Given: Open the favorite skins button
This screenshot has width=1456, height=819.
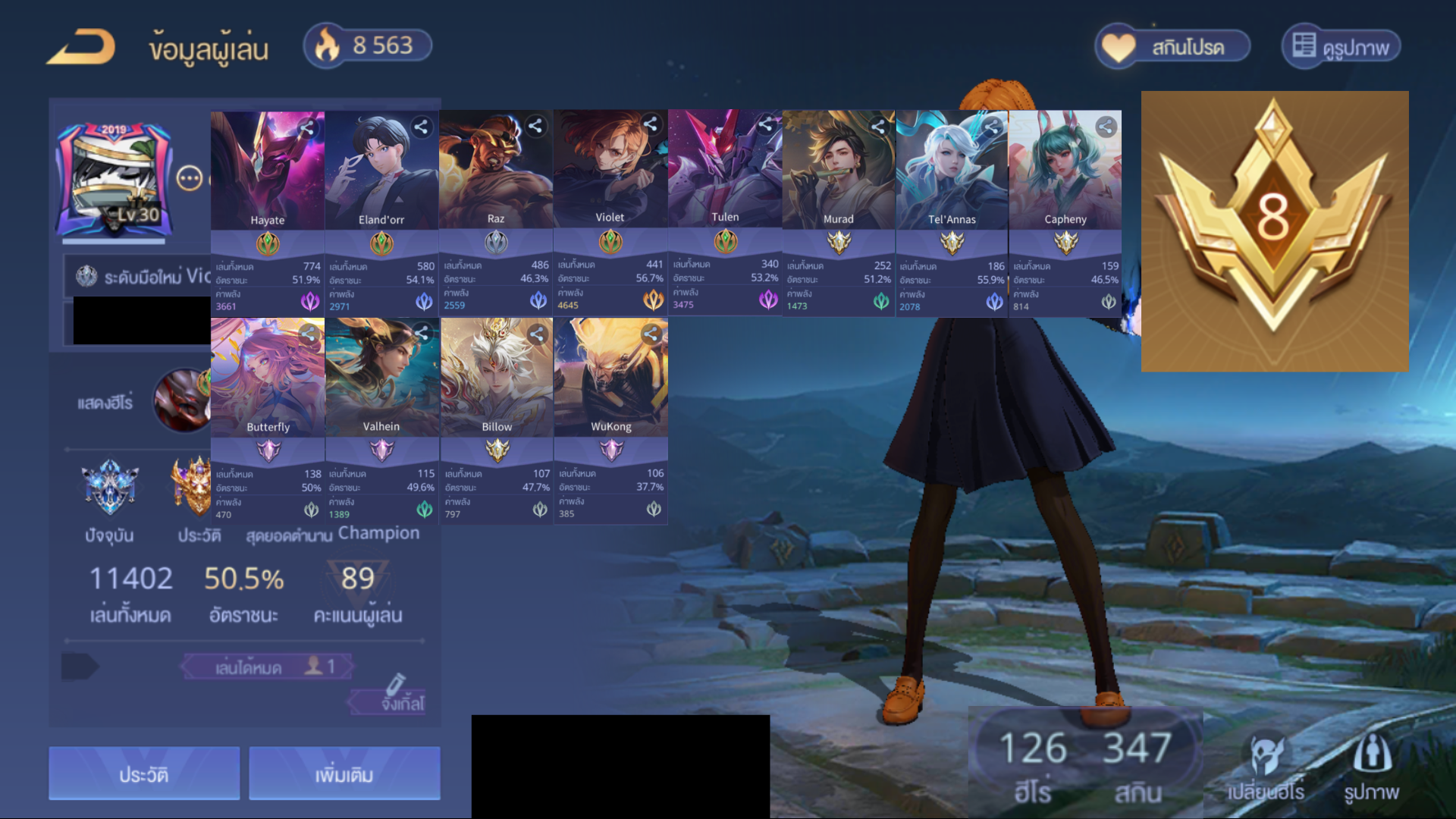Looking at the screenshot, I should click(1172, 47).
